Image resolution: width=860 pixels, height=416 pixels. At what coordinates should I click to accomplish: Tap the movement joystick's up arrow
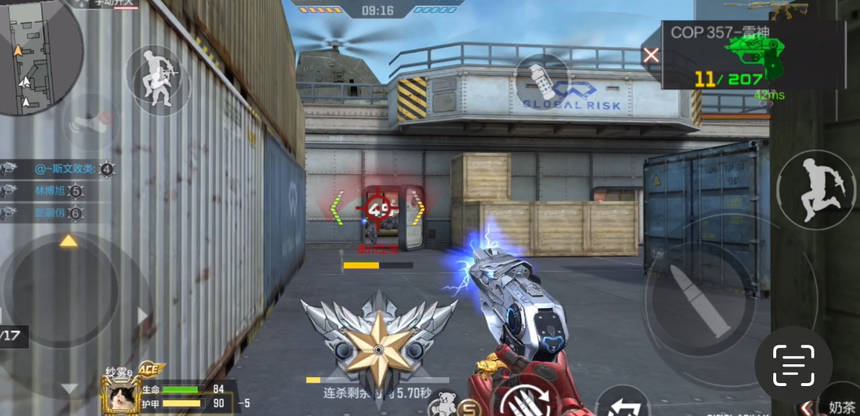[x=68, y=241]
